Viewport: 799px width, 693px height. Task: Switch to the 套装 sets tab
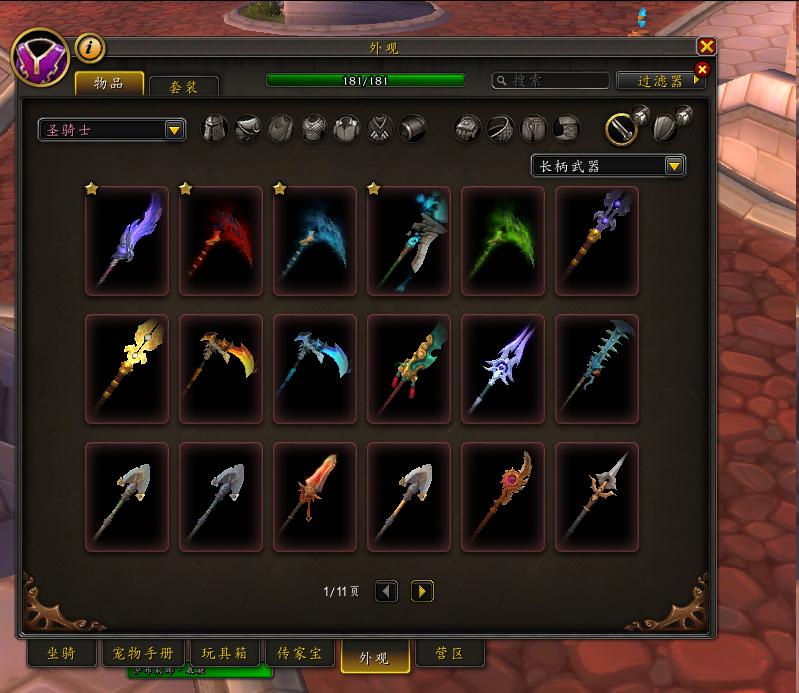183,87
